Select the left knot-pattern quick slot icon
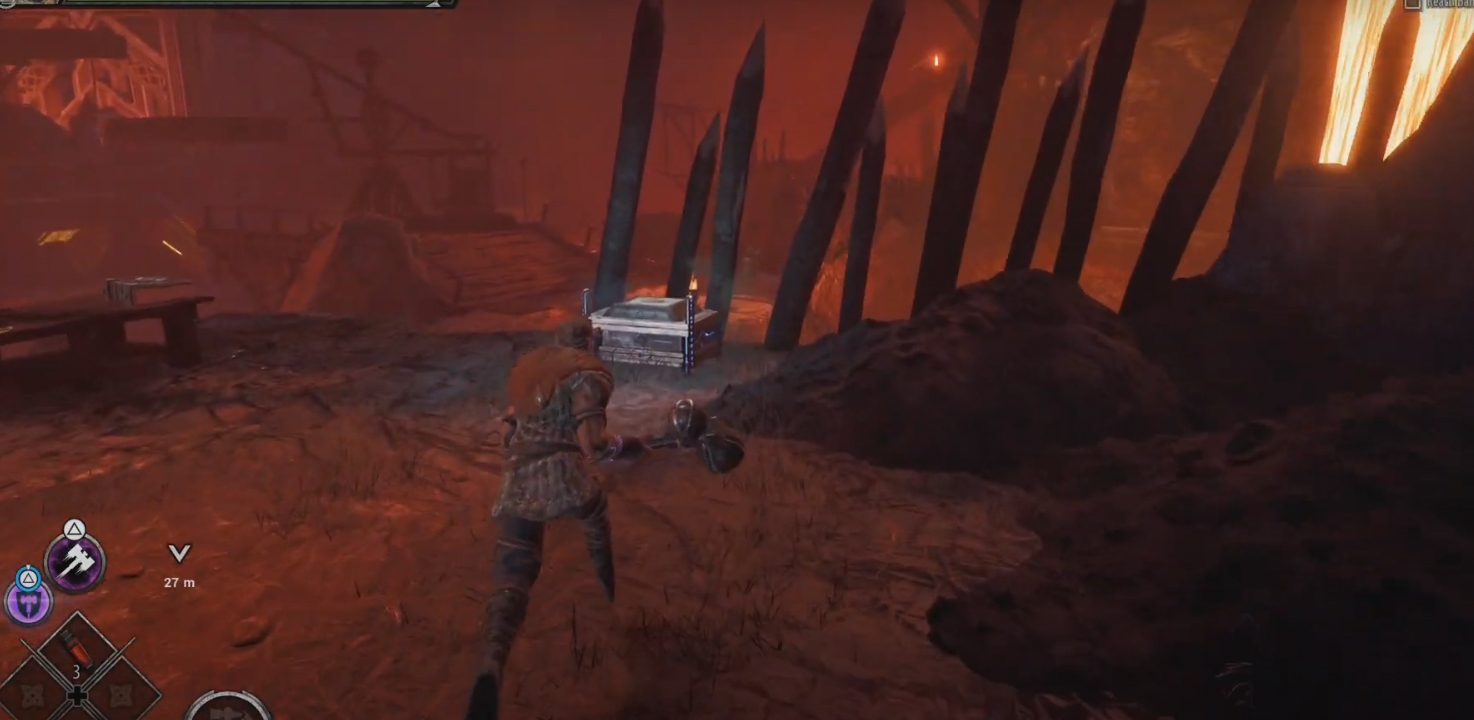The image size is (1474, 720). pos(33,695)
